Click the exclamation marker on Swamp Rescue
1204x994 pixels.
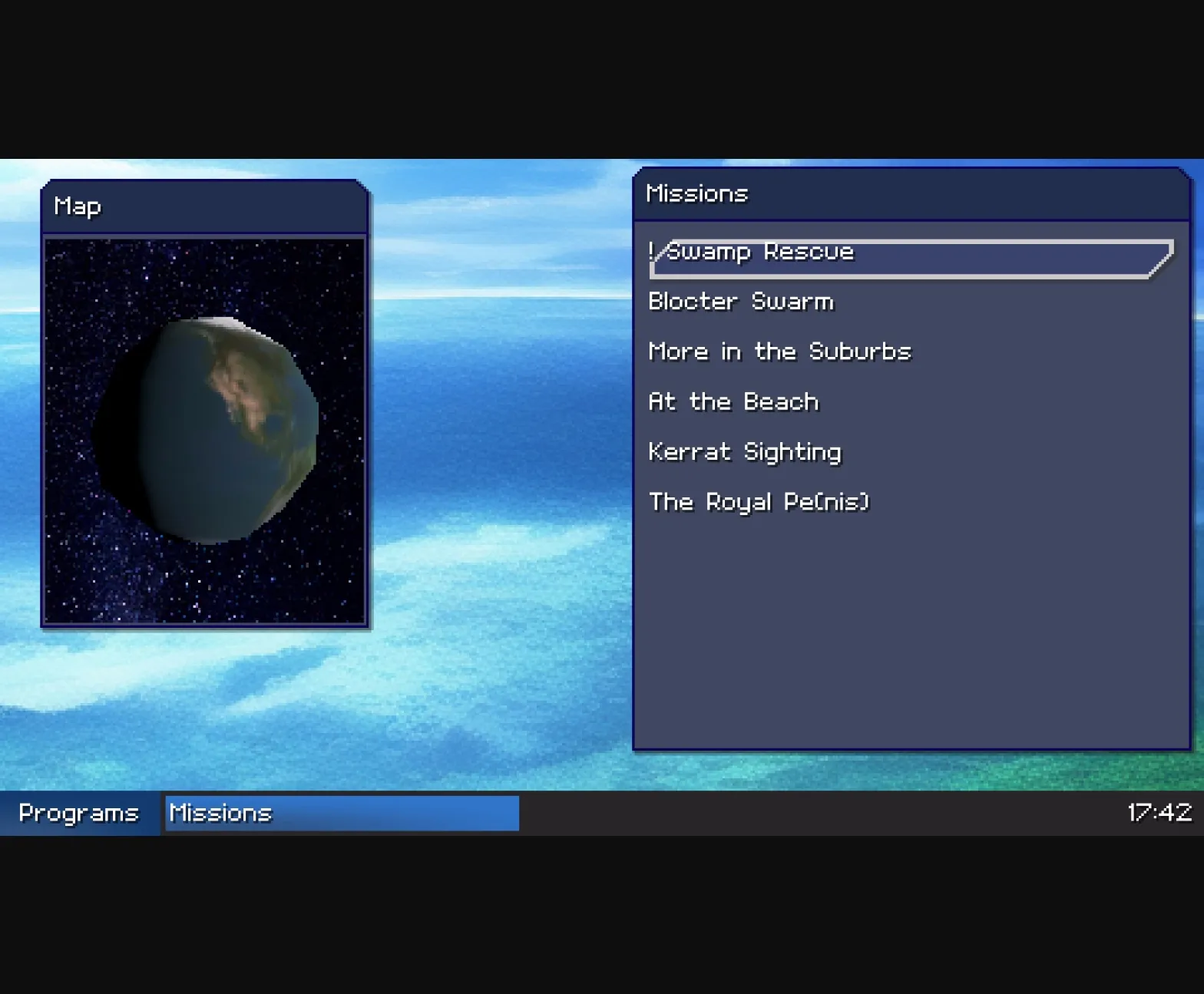coord(653,251)
